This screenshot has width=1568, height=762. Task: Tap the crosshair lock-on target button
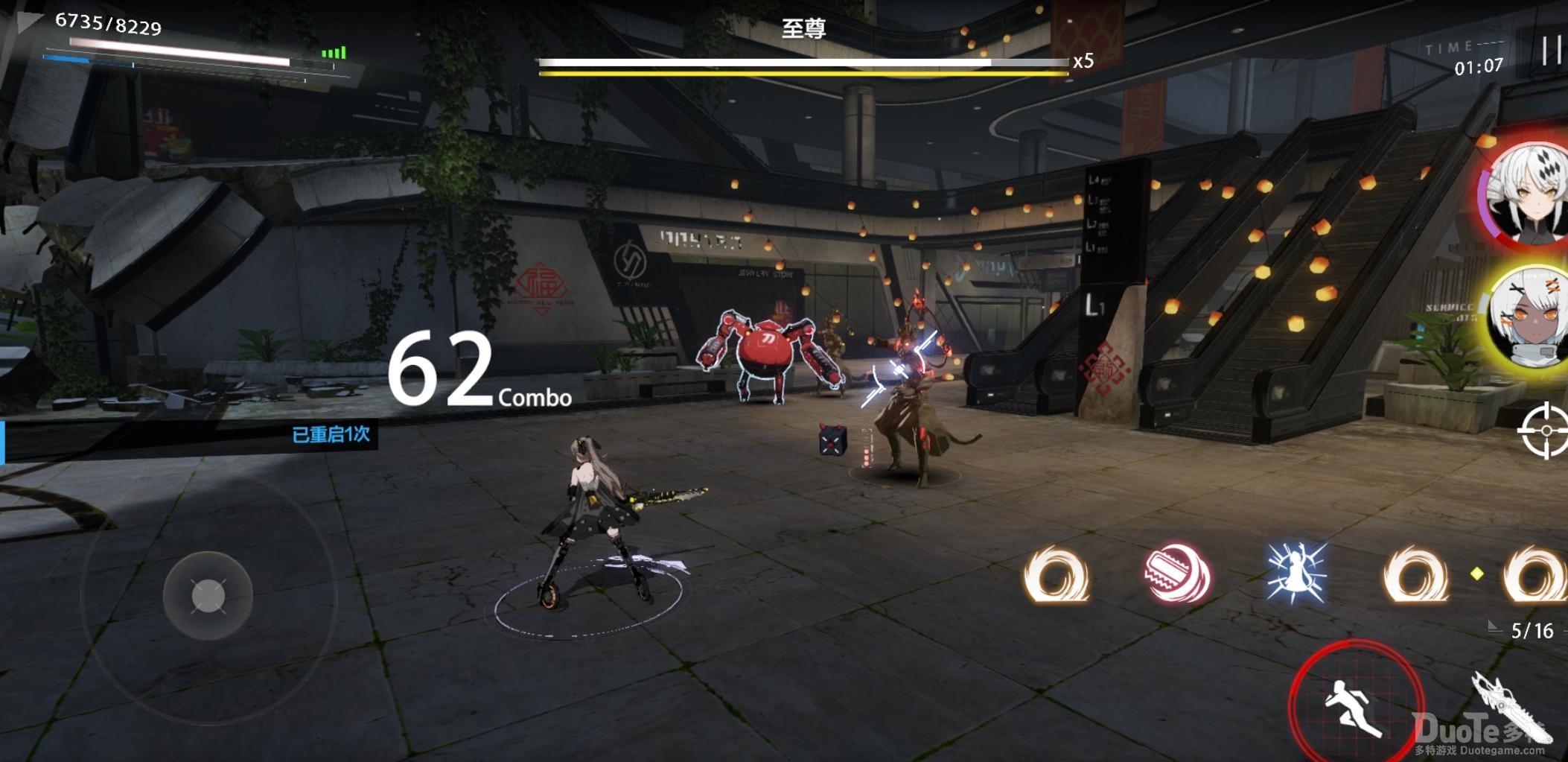[1546, 431]
